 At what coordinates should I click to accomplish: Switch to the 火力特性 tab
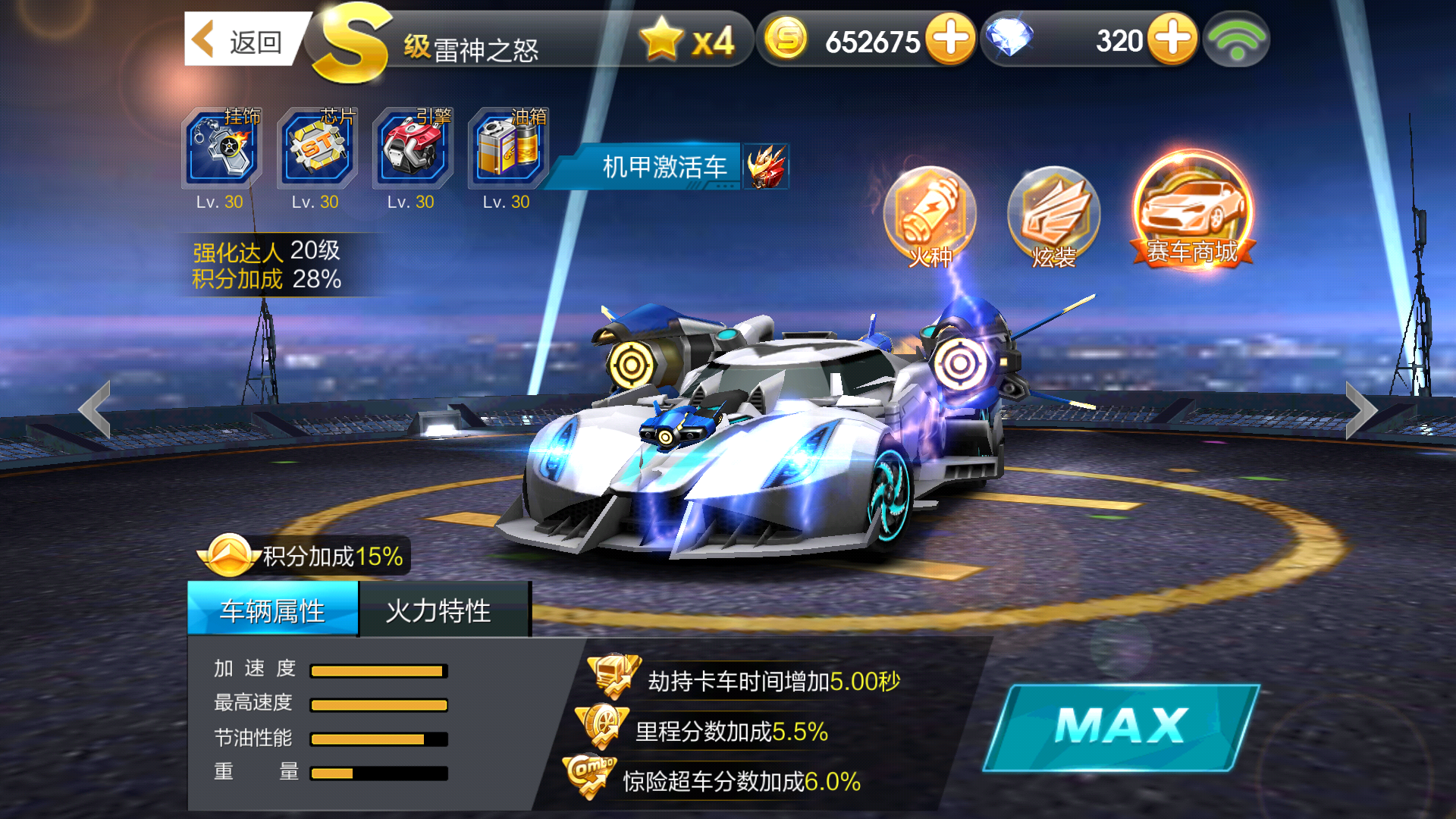pos(444,608)
